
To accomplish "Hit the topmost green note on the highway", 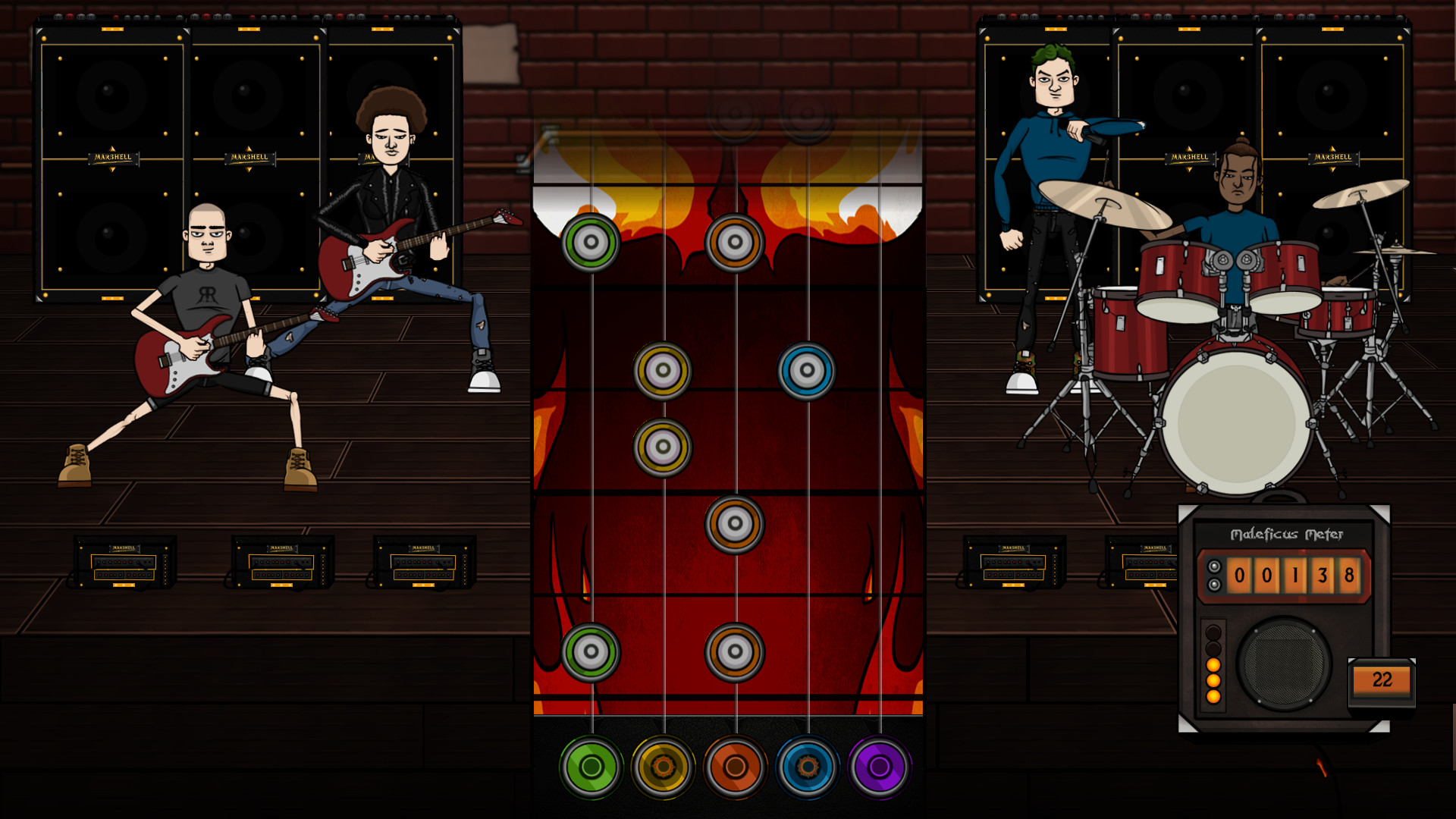I will [x=591, y=243].
